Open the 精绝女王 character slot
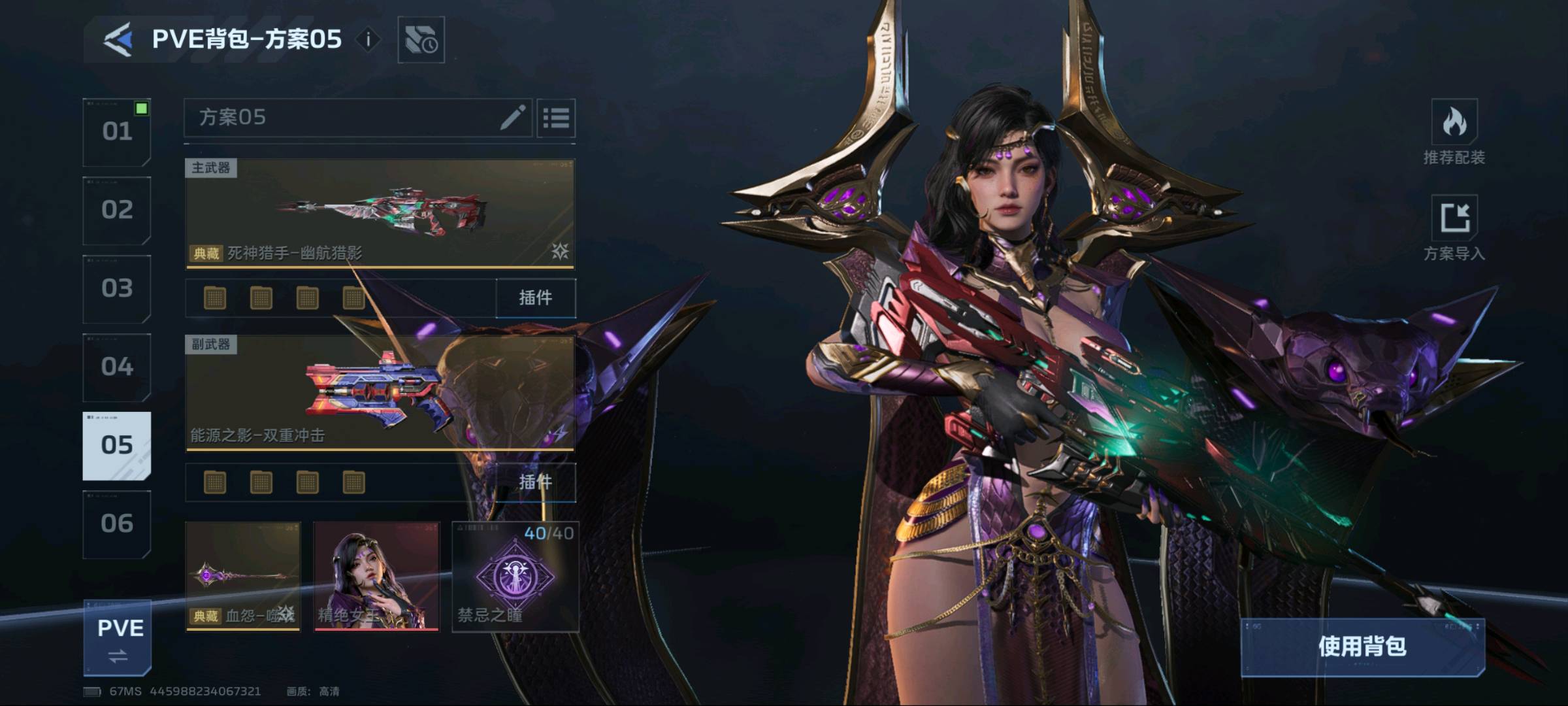The height and width of the screenshot is (706, 1568). point(376,576)
